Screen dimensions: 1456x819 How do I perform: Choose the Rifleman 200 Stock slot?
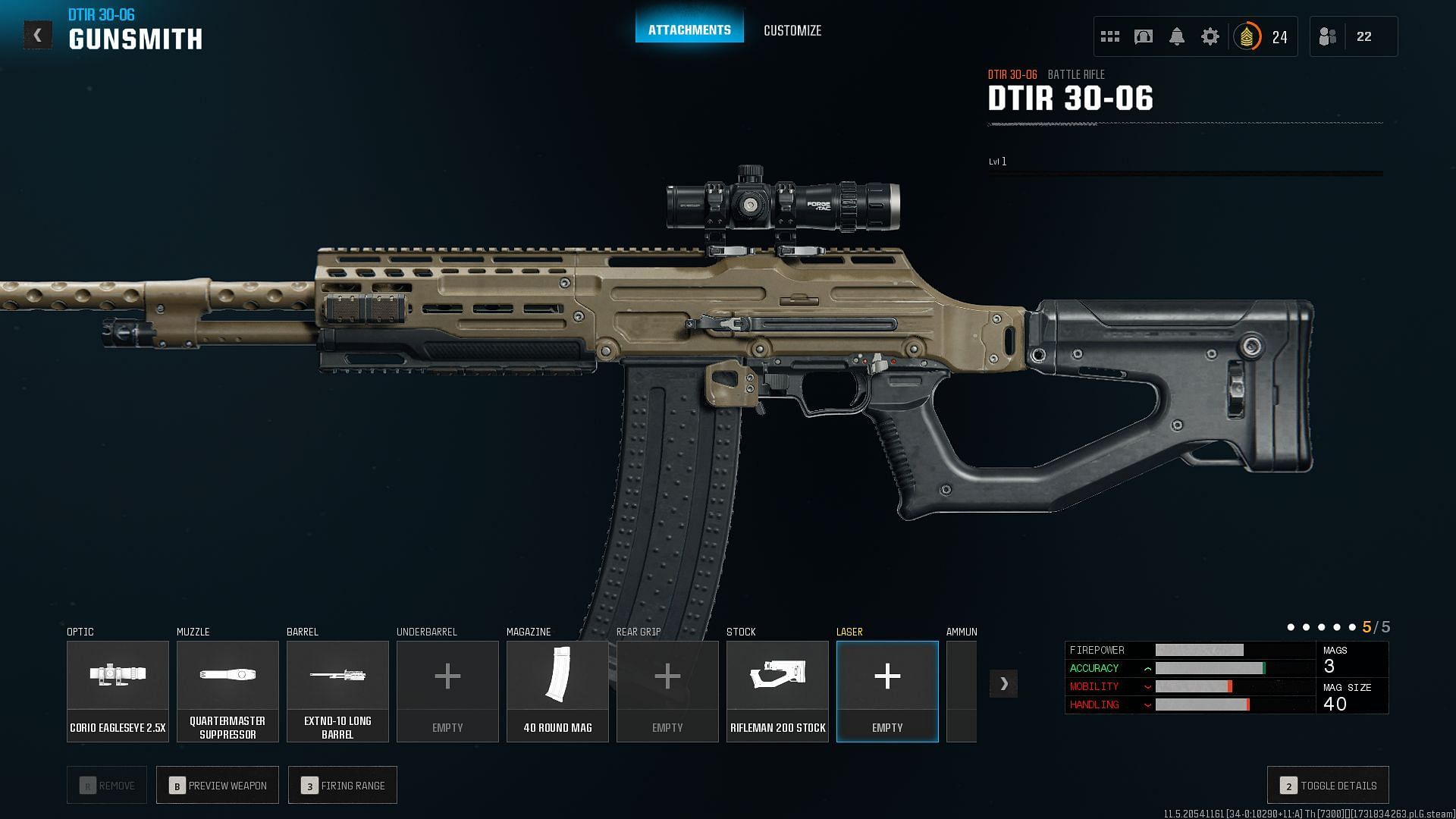777,691
